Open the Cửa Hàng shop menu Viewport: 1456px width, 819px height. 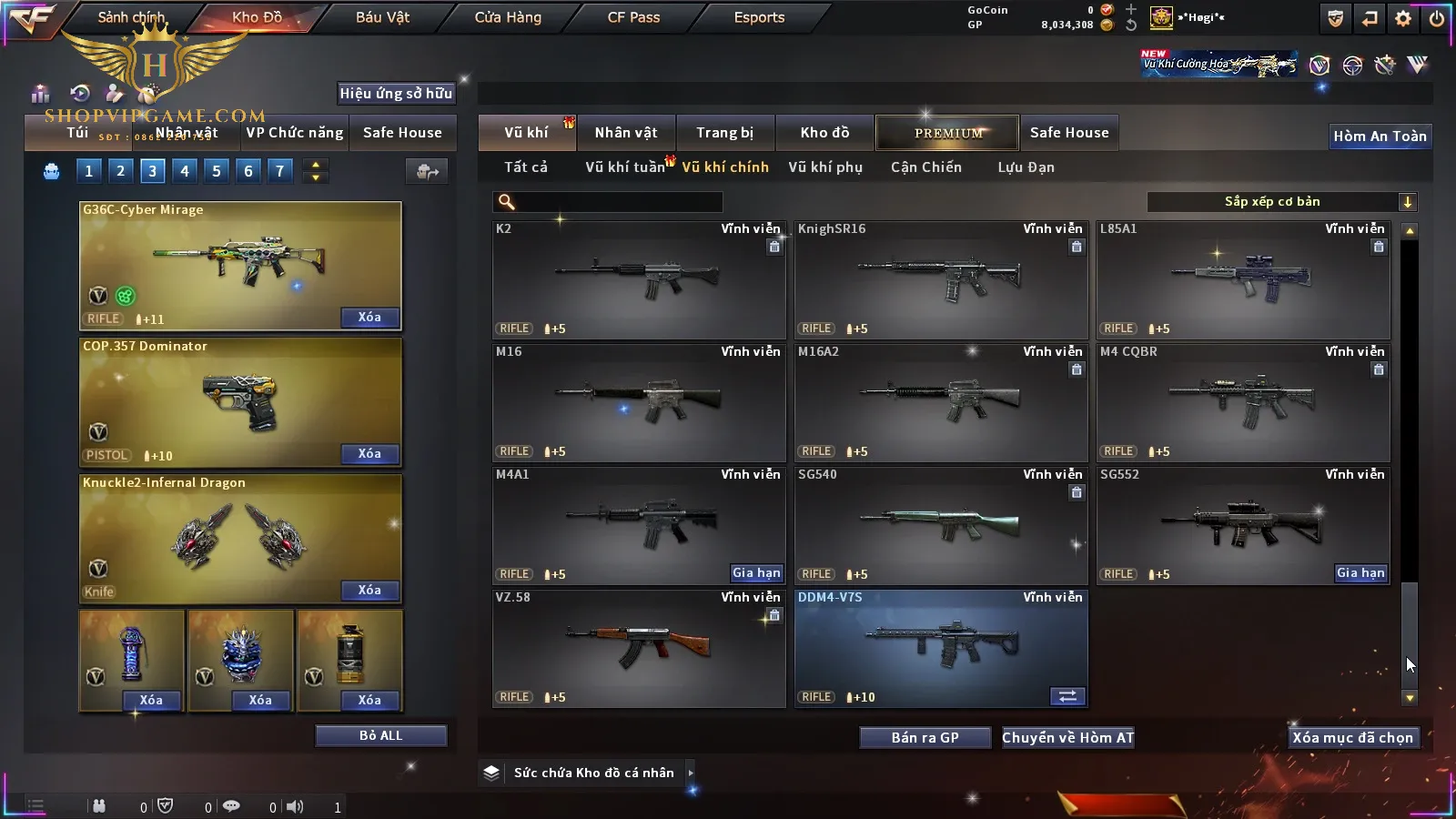[508, 17]
